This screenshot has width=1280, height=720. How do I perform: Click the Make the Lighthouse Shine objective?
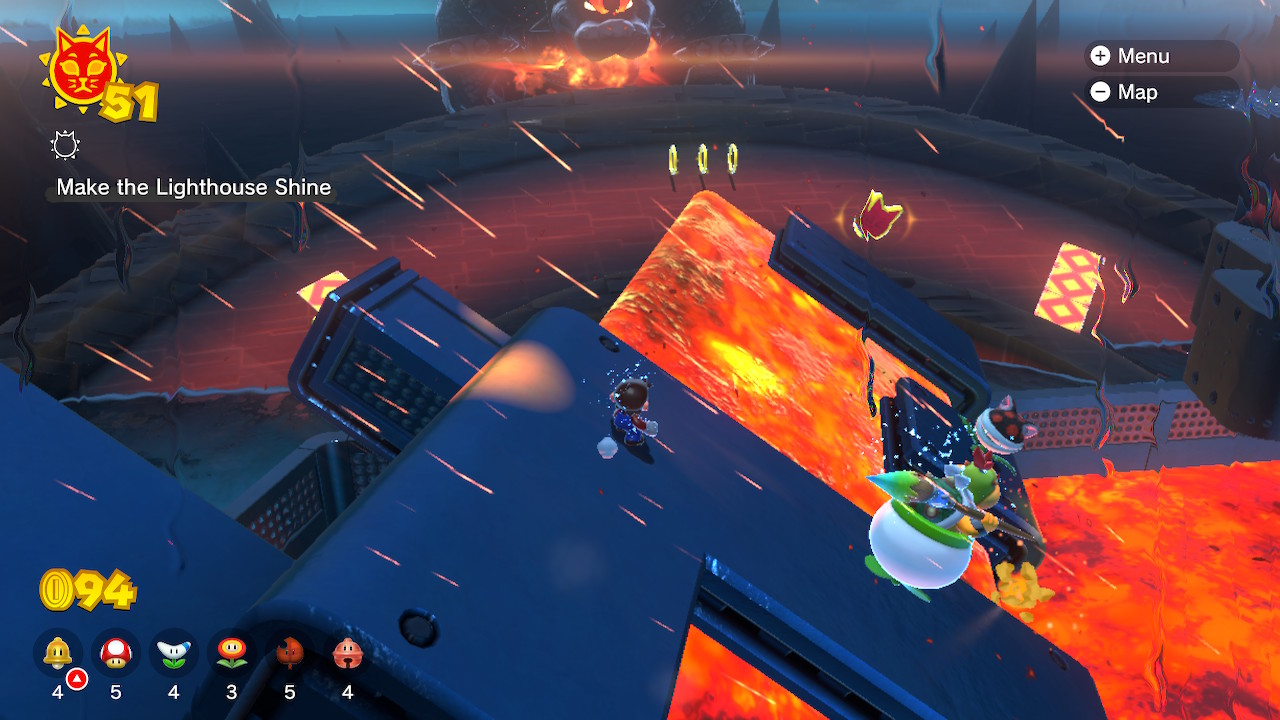194,187
